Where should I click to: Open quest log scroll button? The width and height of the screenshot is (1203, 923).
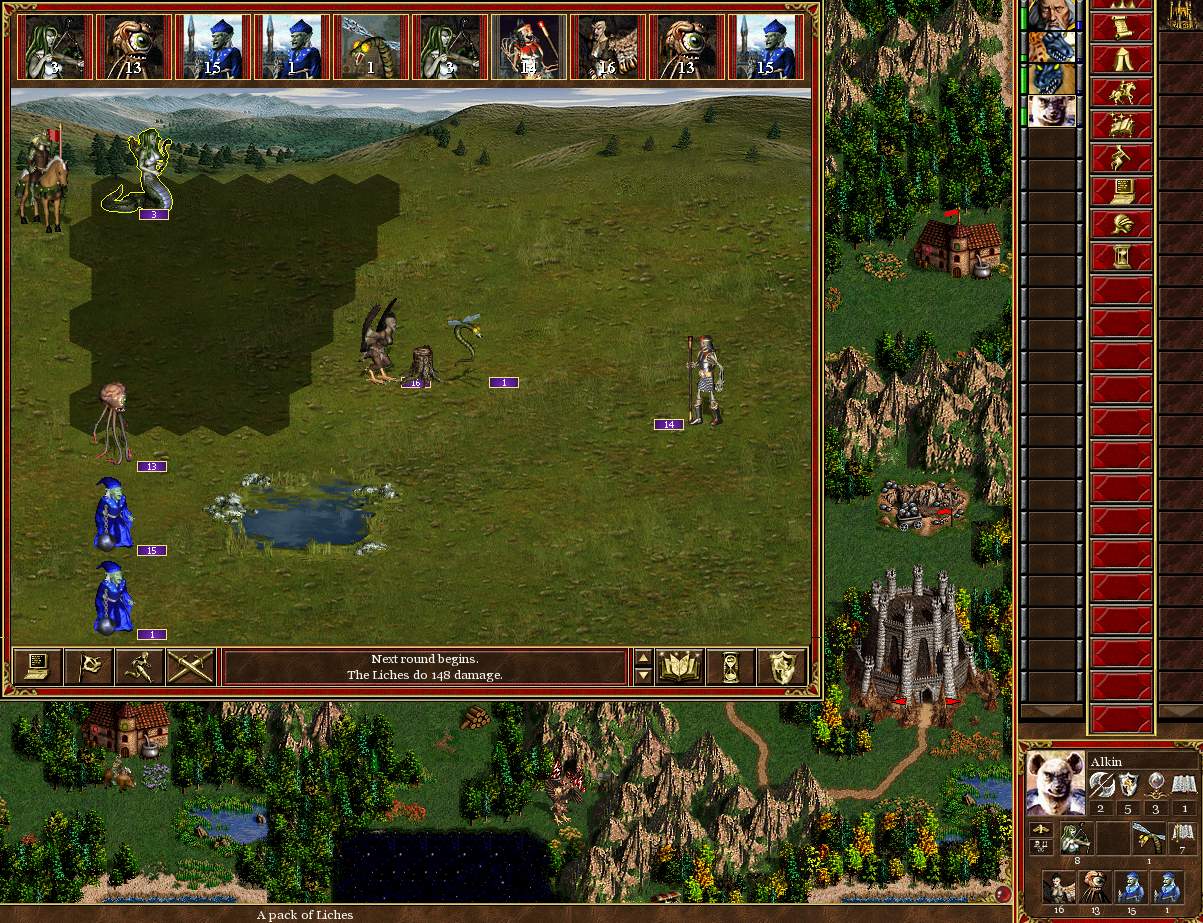tap(1121, 26)
